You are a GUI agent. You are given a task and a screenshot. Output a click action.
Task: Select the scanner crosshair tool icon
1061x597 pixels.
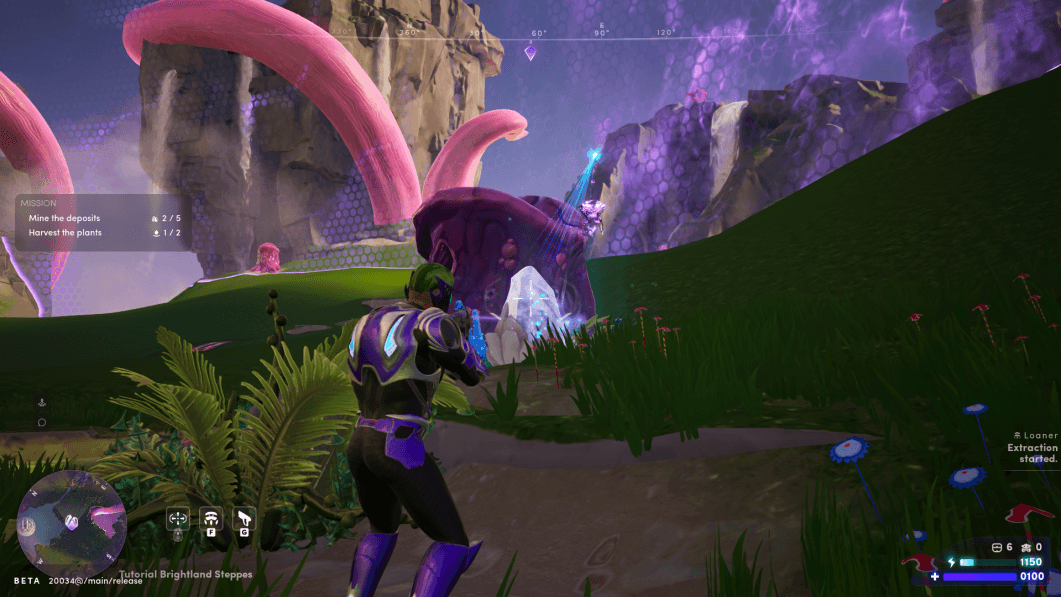tap(178, 518)
